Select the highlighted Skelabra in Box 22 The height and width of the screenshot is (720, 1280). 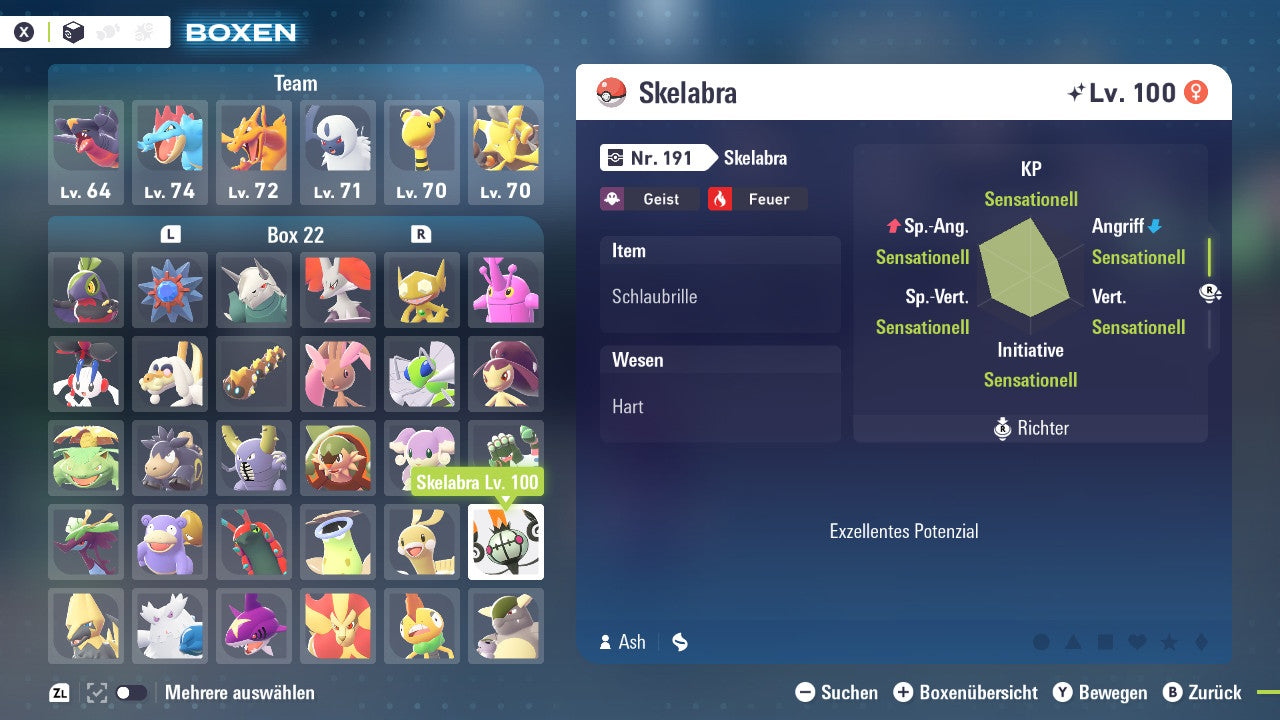point(505,543)
